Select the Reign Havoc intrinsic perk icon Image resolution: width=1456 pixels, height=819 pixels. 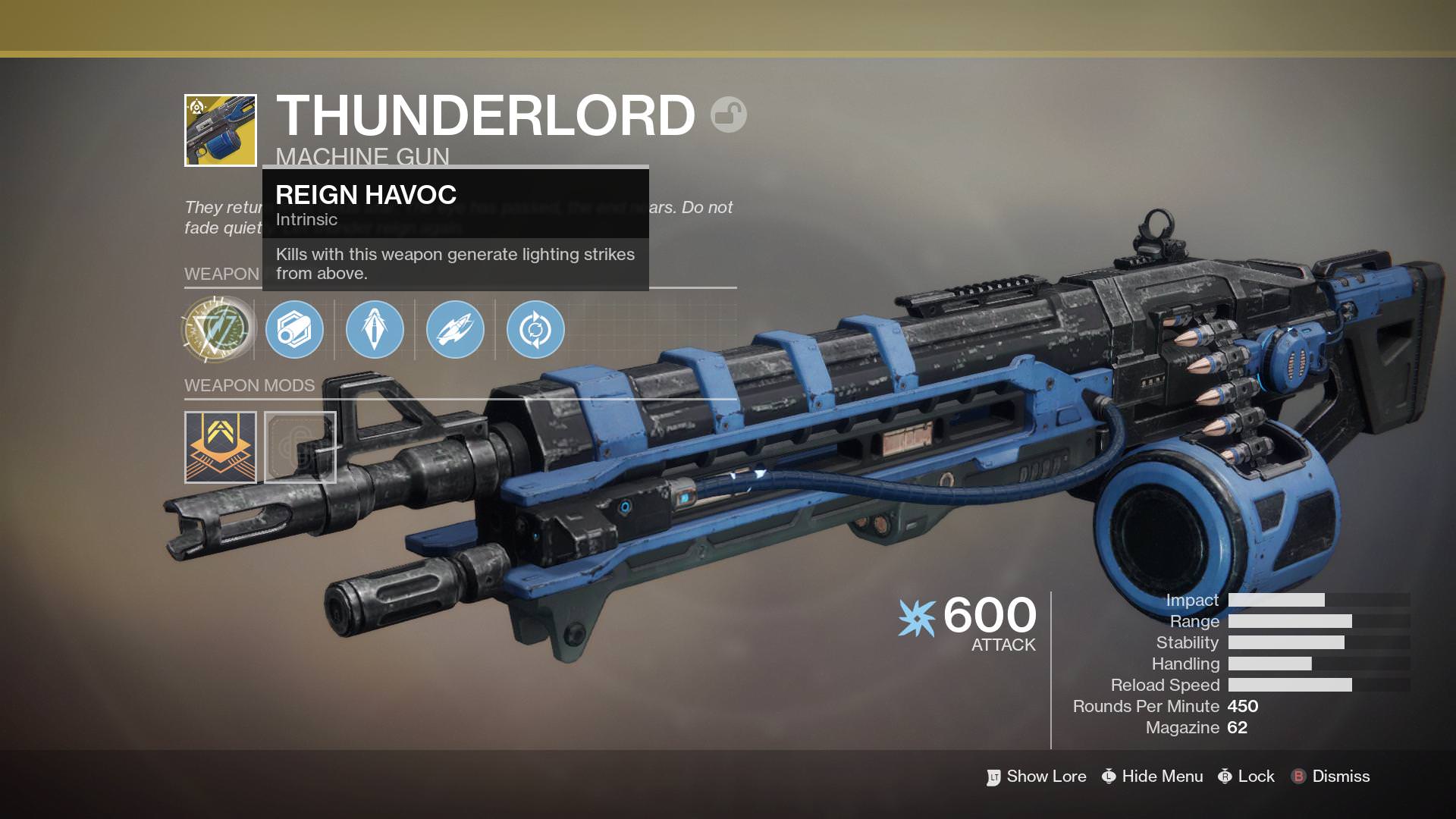(215, 329)
